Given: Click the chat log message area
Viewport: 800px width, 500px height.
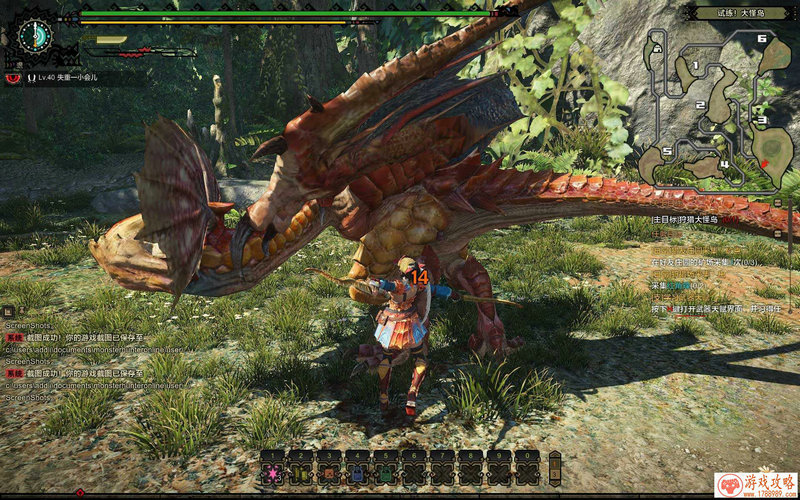Looking at the screenshot, I should pyautogui.click(x=60, y=360).
